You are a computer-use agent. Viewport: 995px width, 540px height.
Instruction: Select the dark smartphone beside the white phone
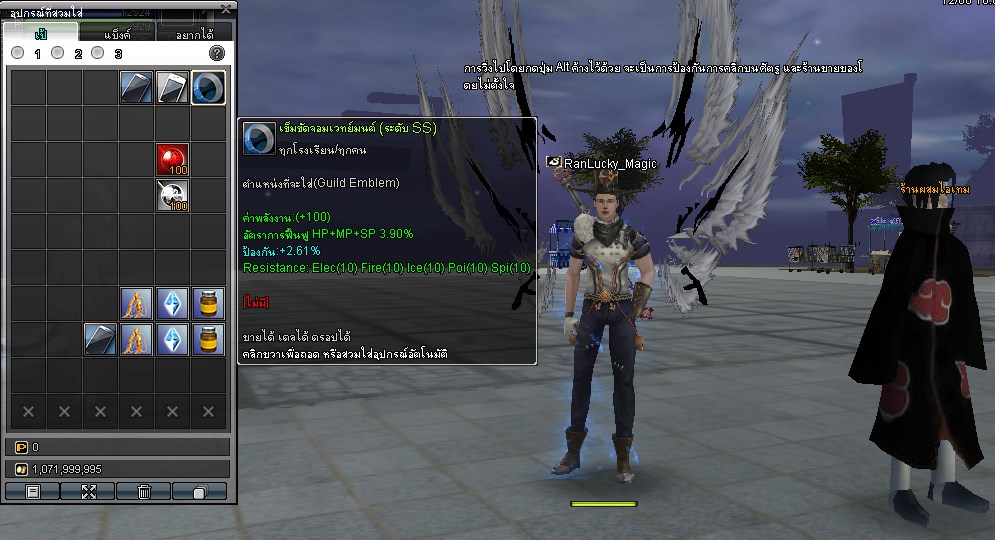point(136,88)
